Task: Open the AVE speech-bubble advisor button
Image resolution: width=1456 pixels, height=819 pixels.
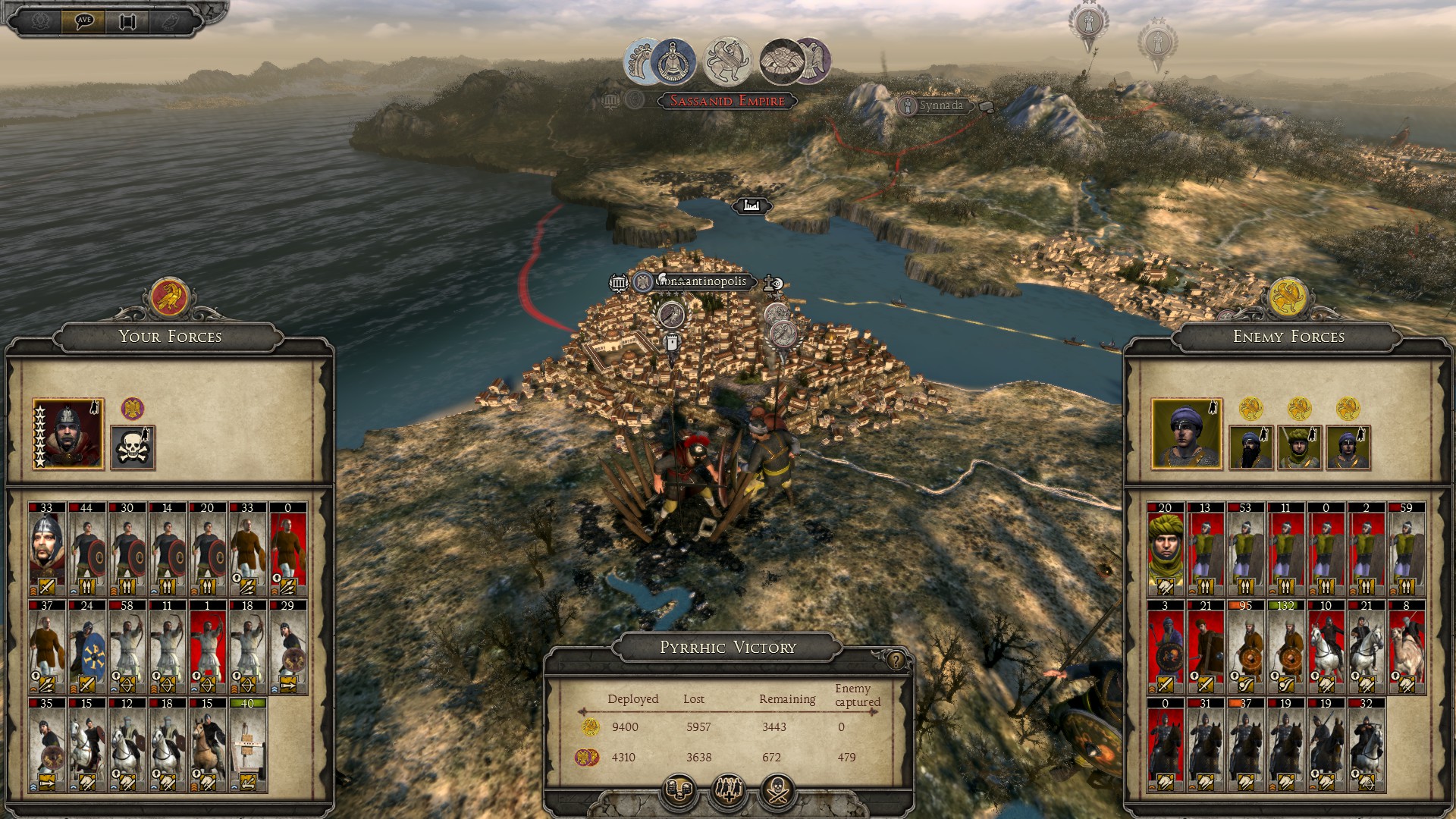Action: pyautogui.click(x=84, y=20)
